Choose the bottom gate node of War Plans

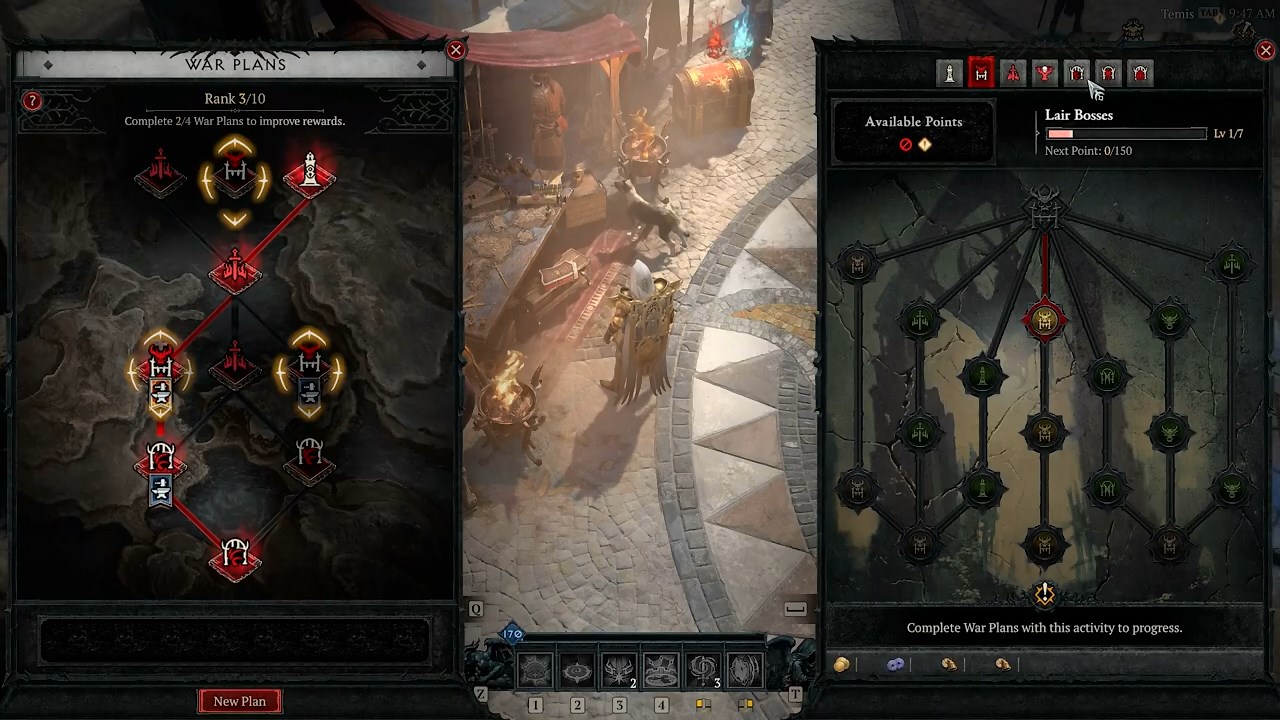point(236,555)
